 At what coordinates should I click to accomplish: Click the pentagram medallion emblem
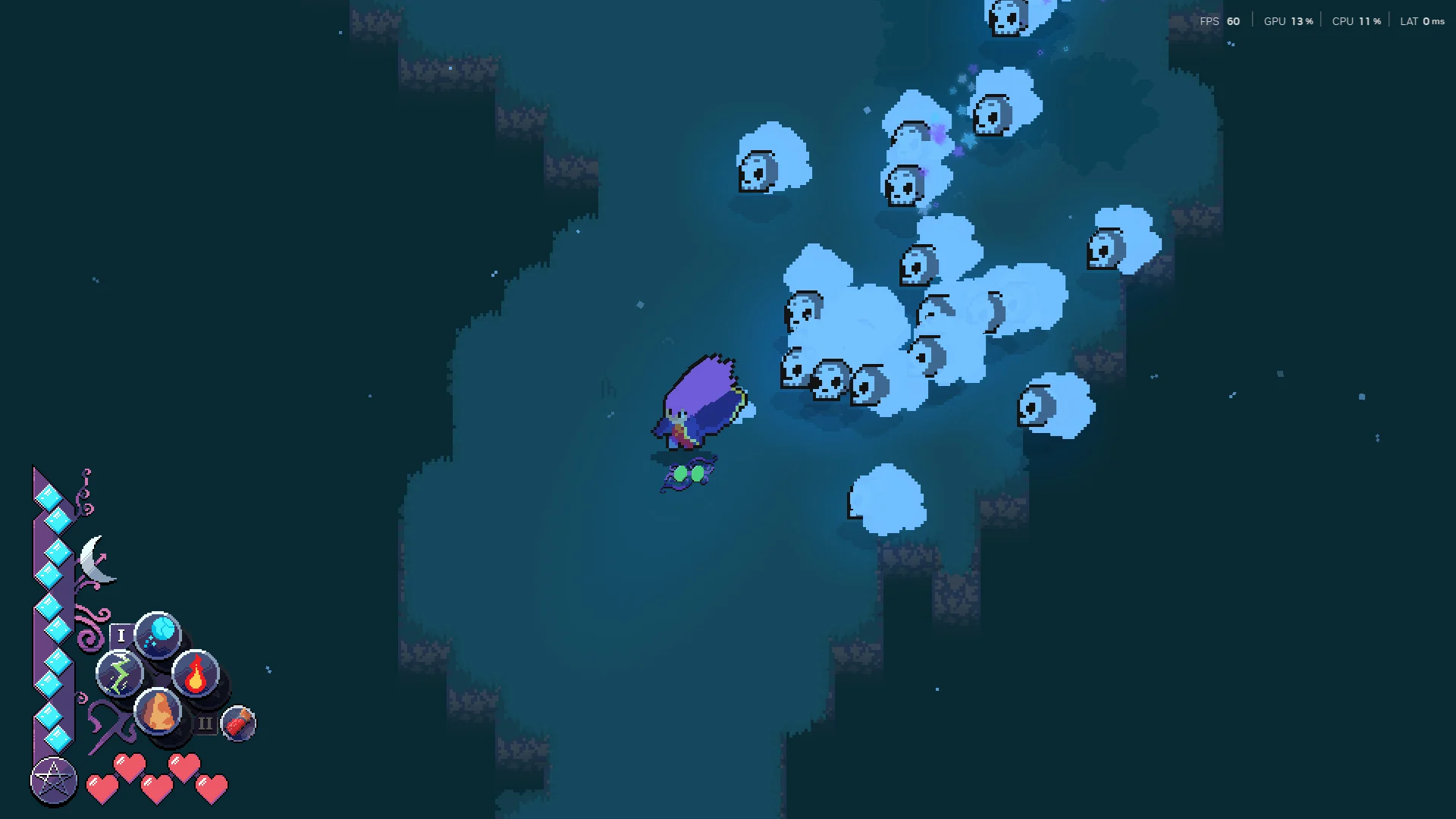click(52, 780)
